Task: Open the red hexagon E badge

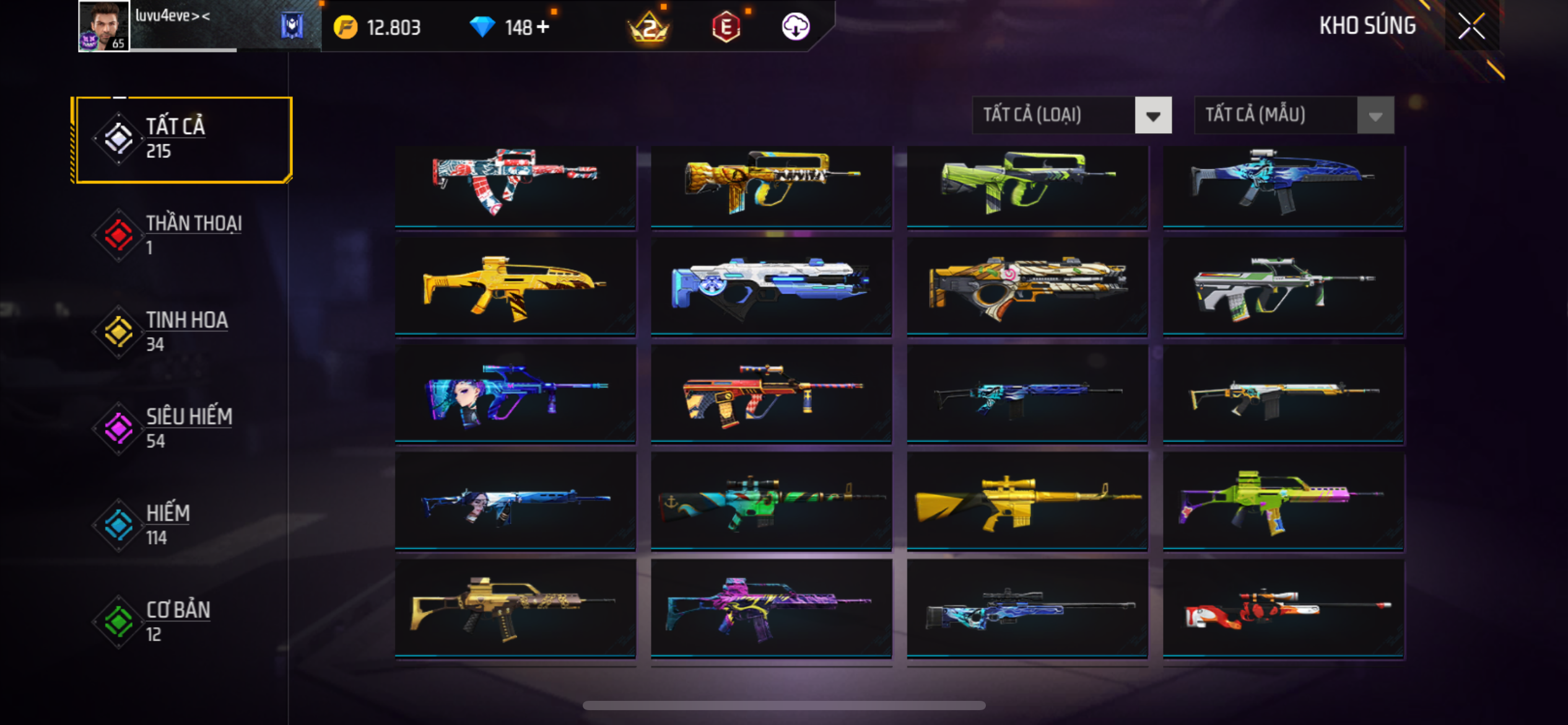Action: 726,27
